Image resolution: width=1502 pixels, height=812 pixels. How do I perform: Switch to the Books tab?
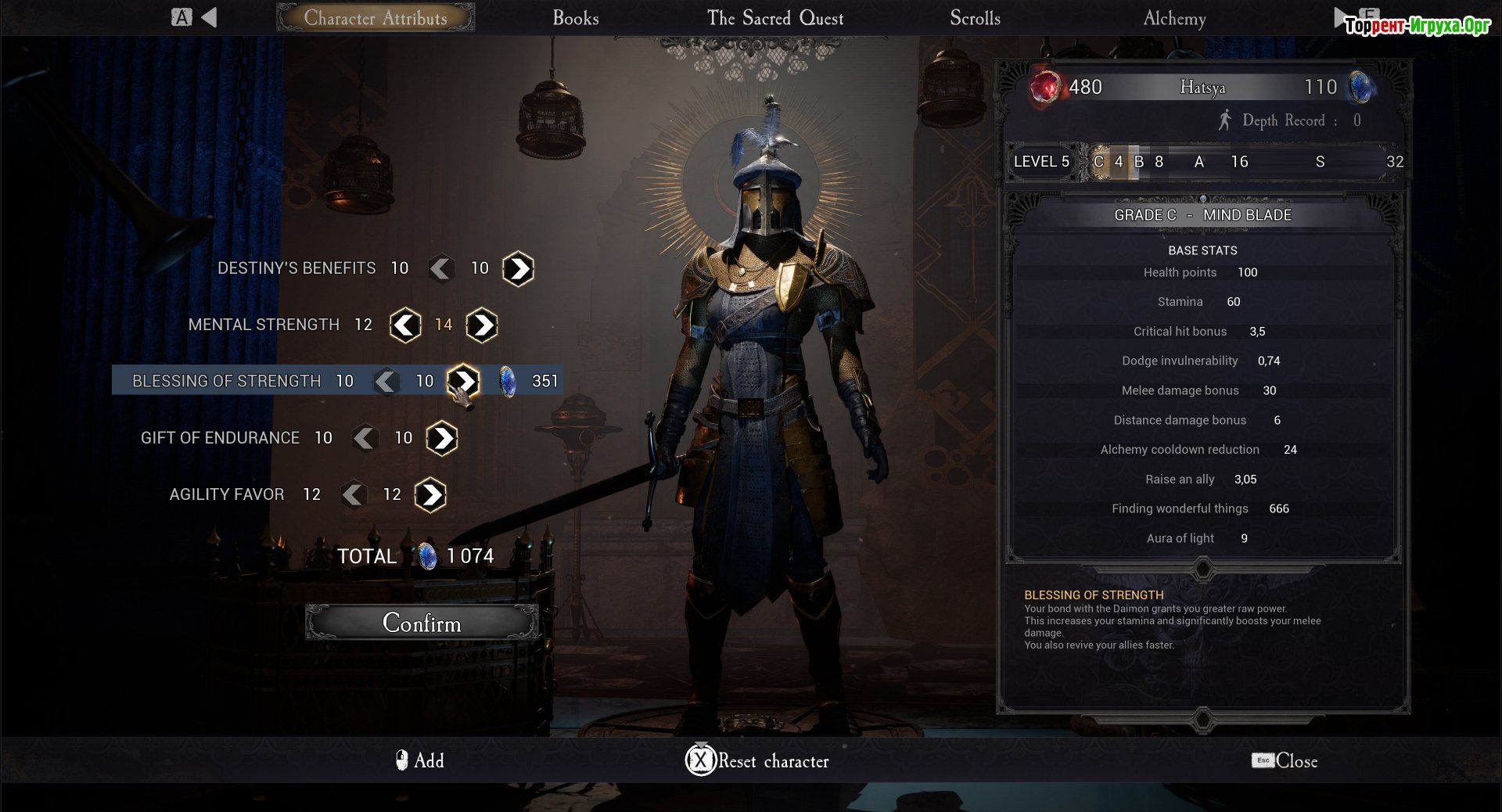click(x=575, y=18)
